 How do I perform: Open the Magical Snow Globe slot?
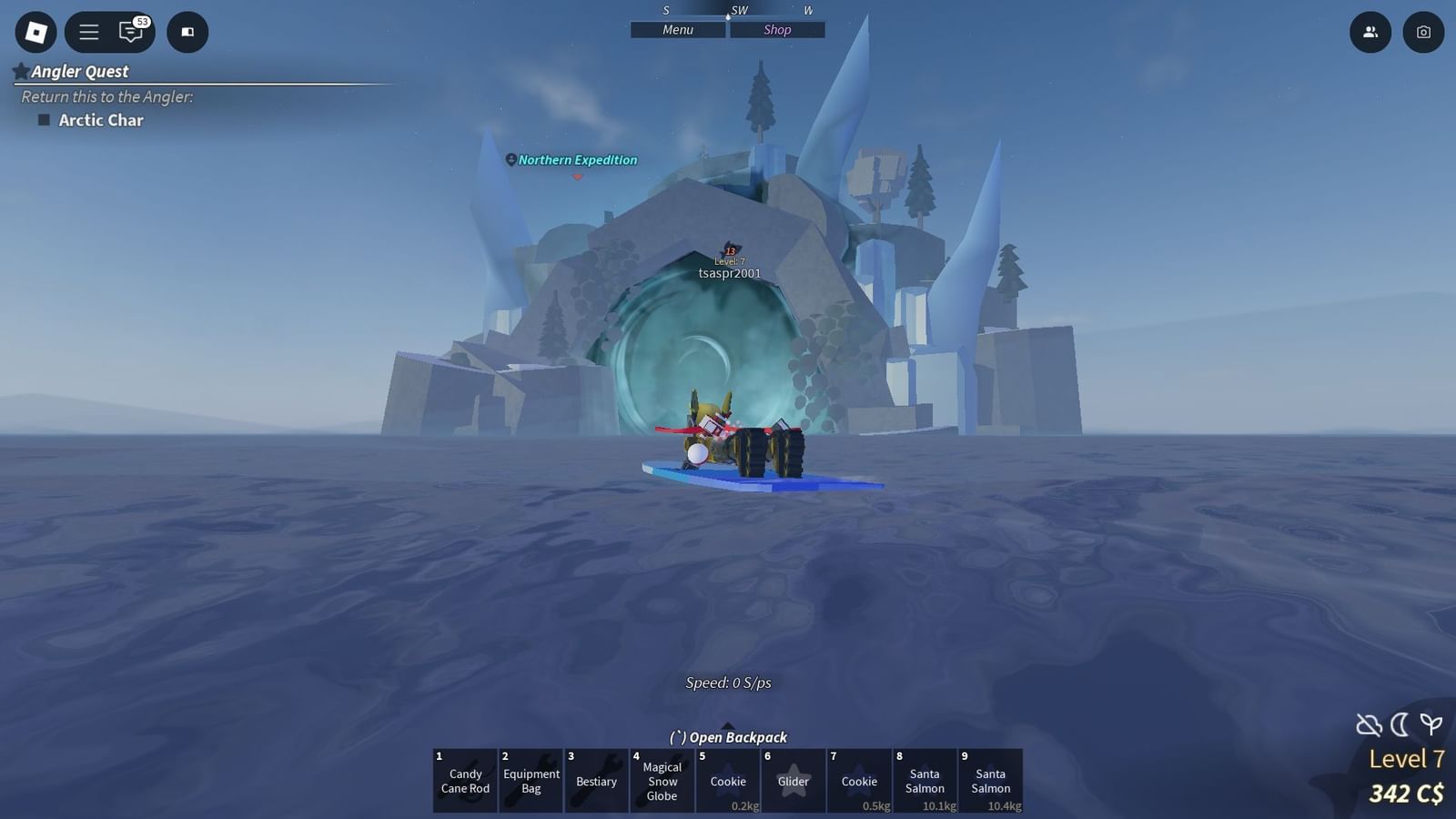pyautogui.click(x=662, y=781)
